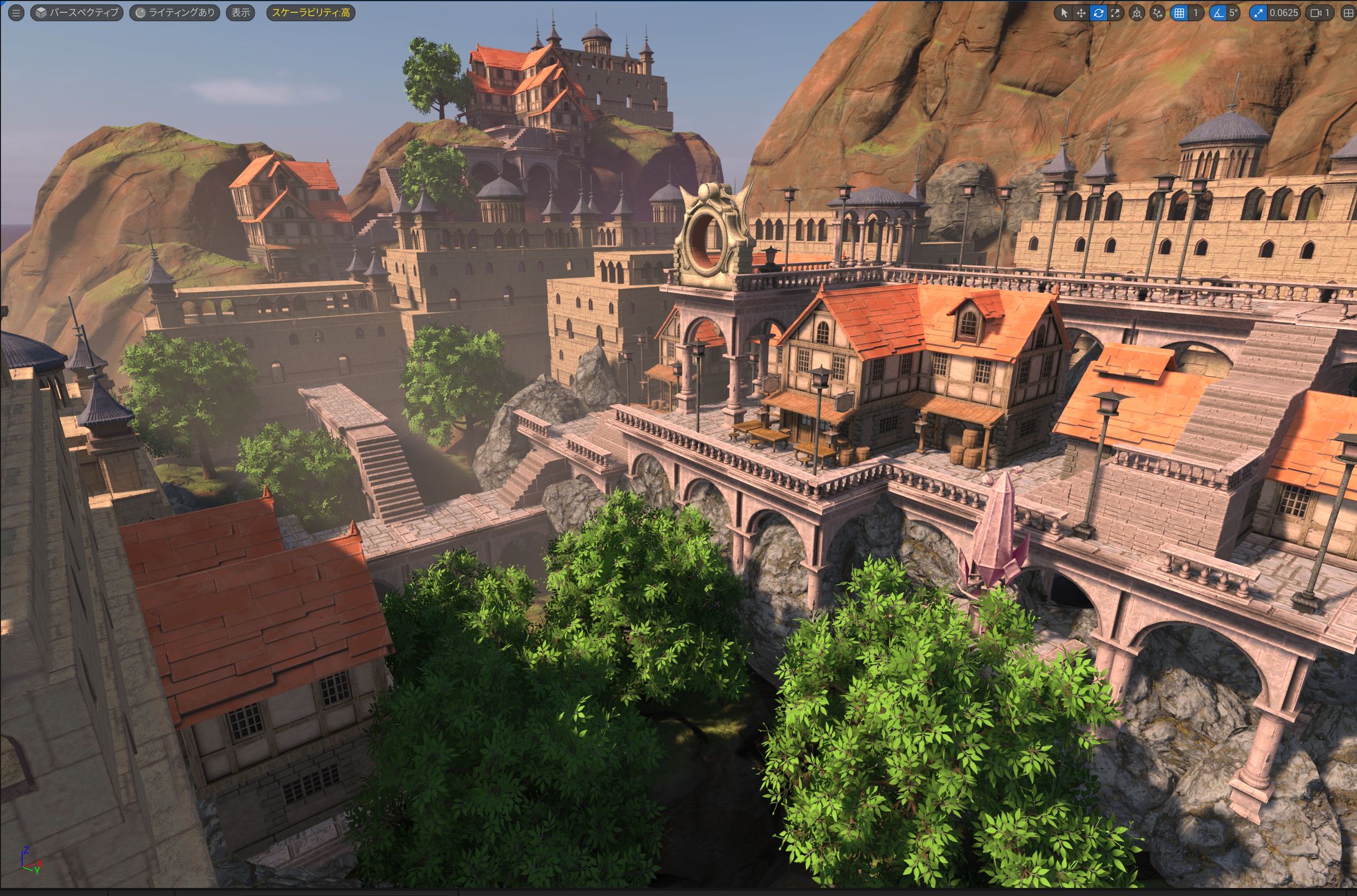1357x896 pixels.
Task: Click the yellow スケーラビリティ:高 scalability warning
Action: click(x=311, y=12)
